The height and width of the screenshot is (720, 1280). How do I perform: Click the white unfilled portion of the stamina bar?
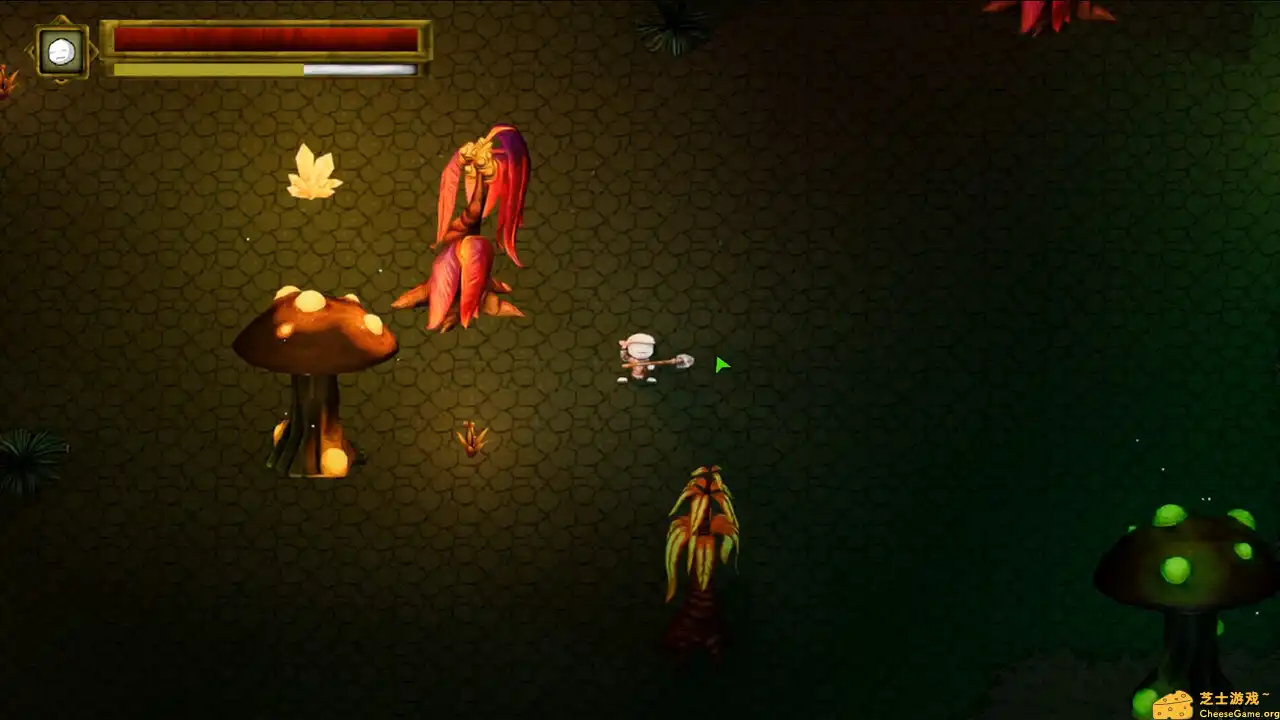coord(360,68)
